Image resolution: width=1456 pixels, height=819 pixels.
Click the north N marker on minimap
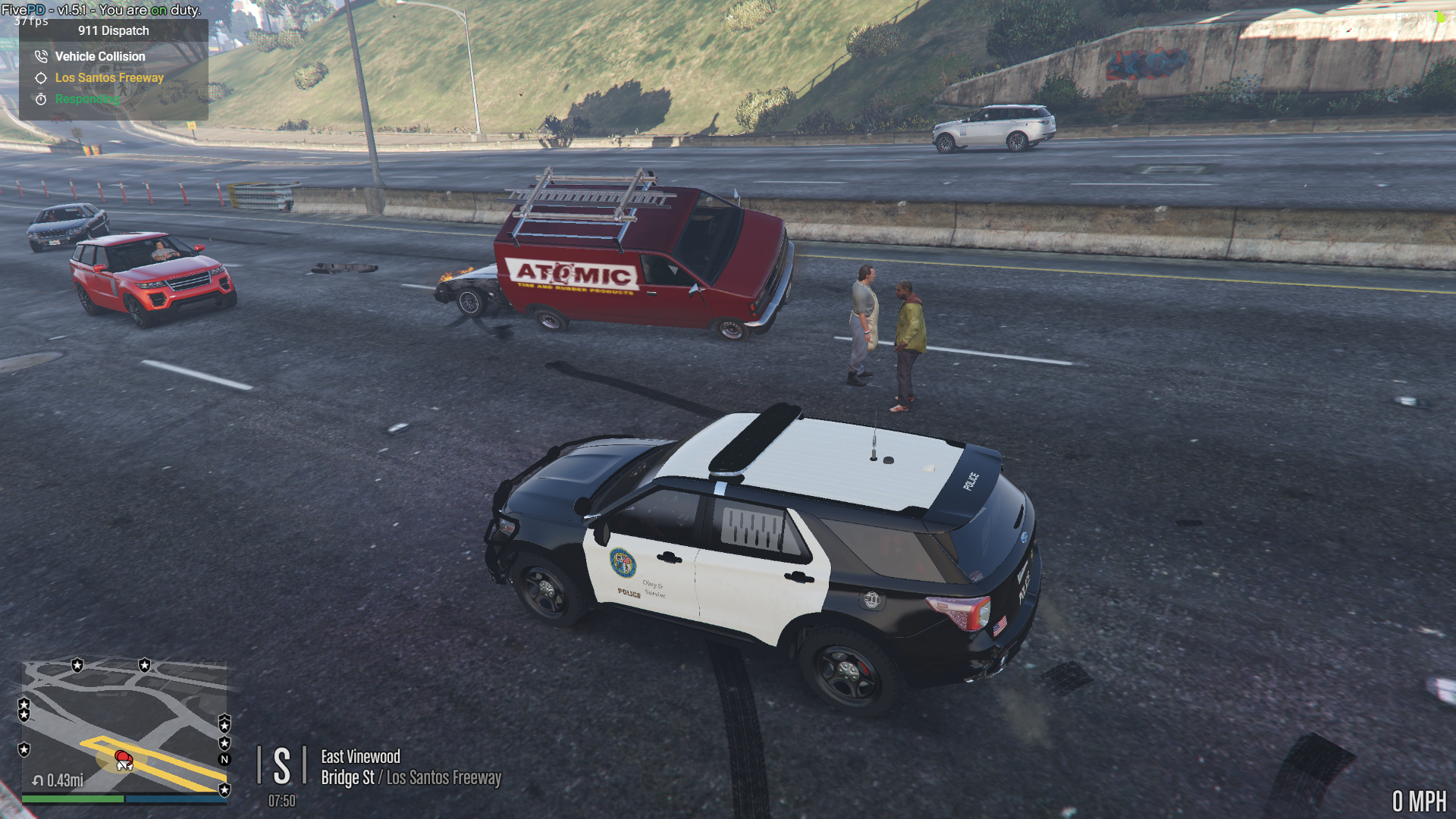pyautogui.click(x=224, y=759)
